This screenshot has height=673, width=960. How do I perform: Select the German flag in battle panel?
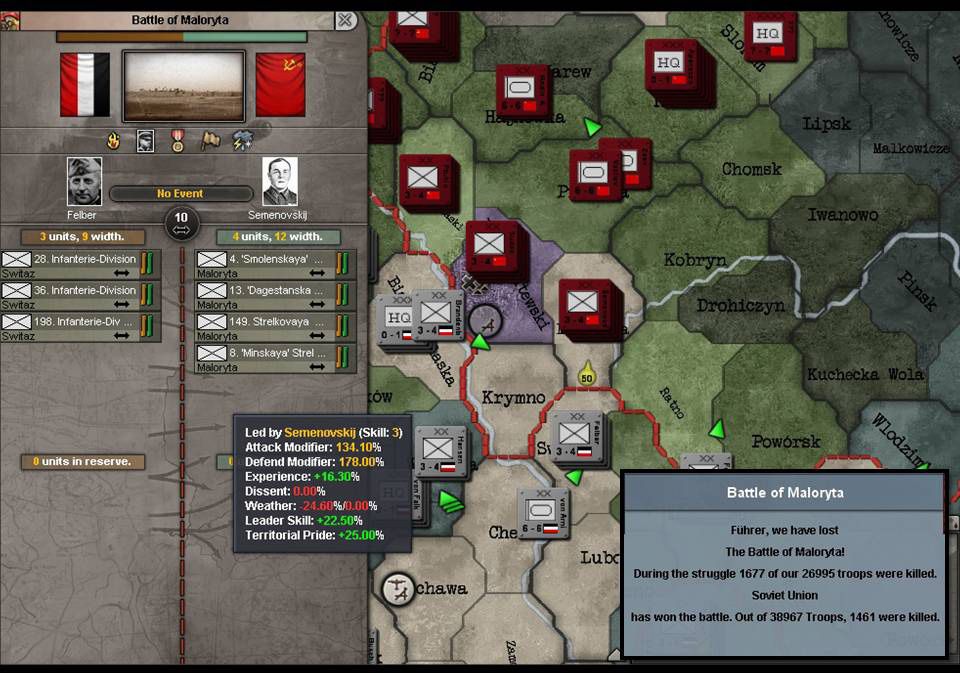[85, 85]
